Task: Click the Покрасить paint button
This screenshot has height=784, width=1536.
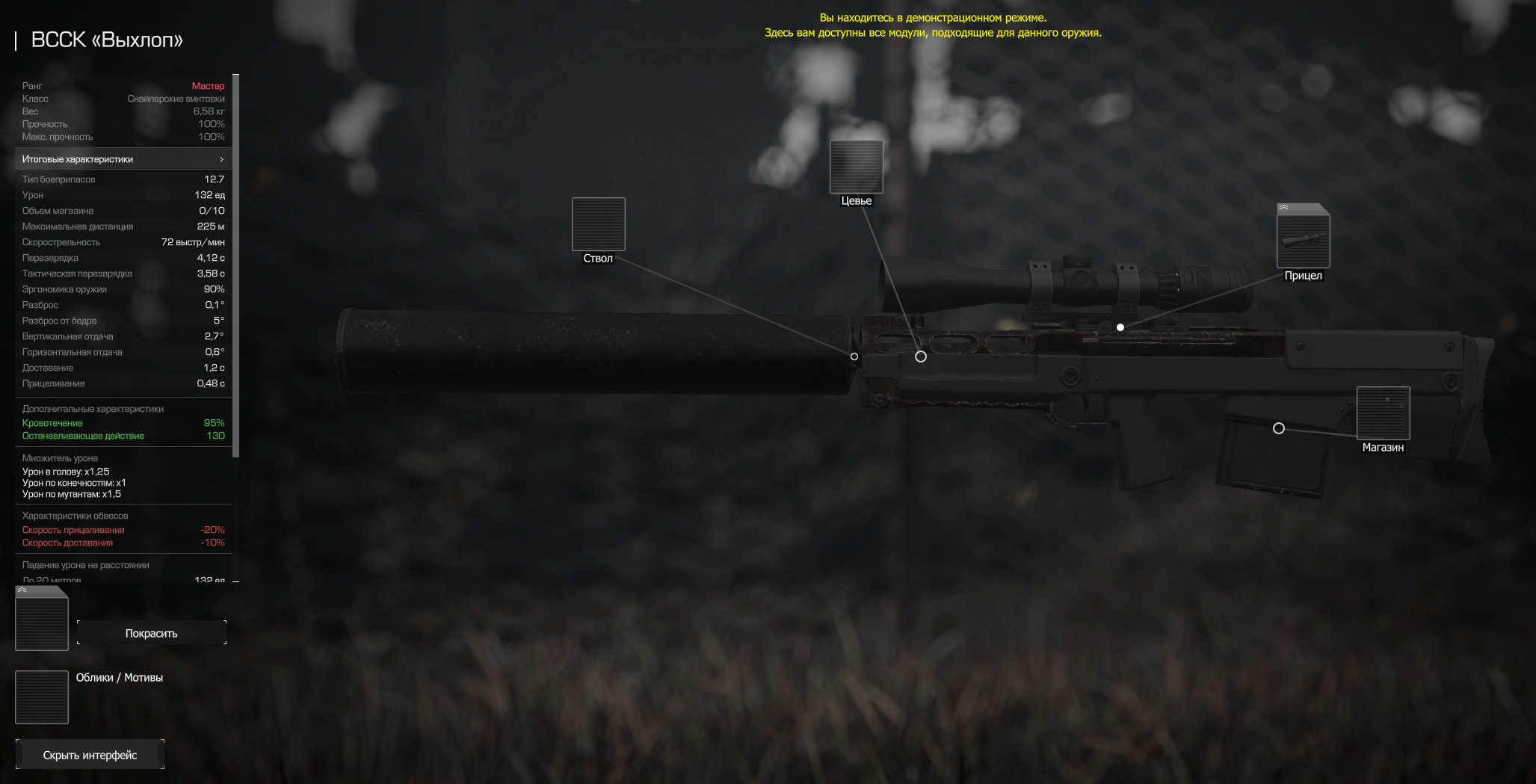Action: 152,633
